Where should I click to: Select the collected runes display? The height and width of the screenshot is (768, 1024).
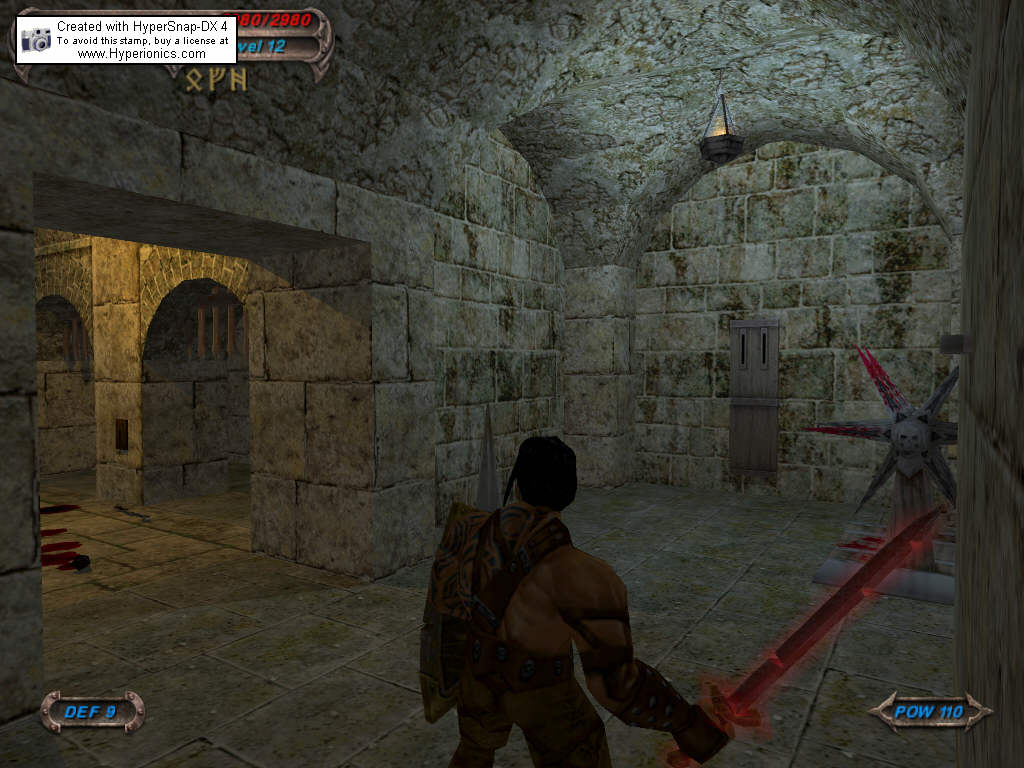coord(216,81)
